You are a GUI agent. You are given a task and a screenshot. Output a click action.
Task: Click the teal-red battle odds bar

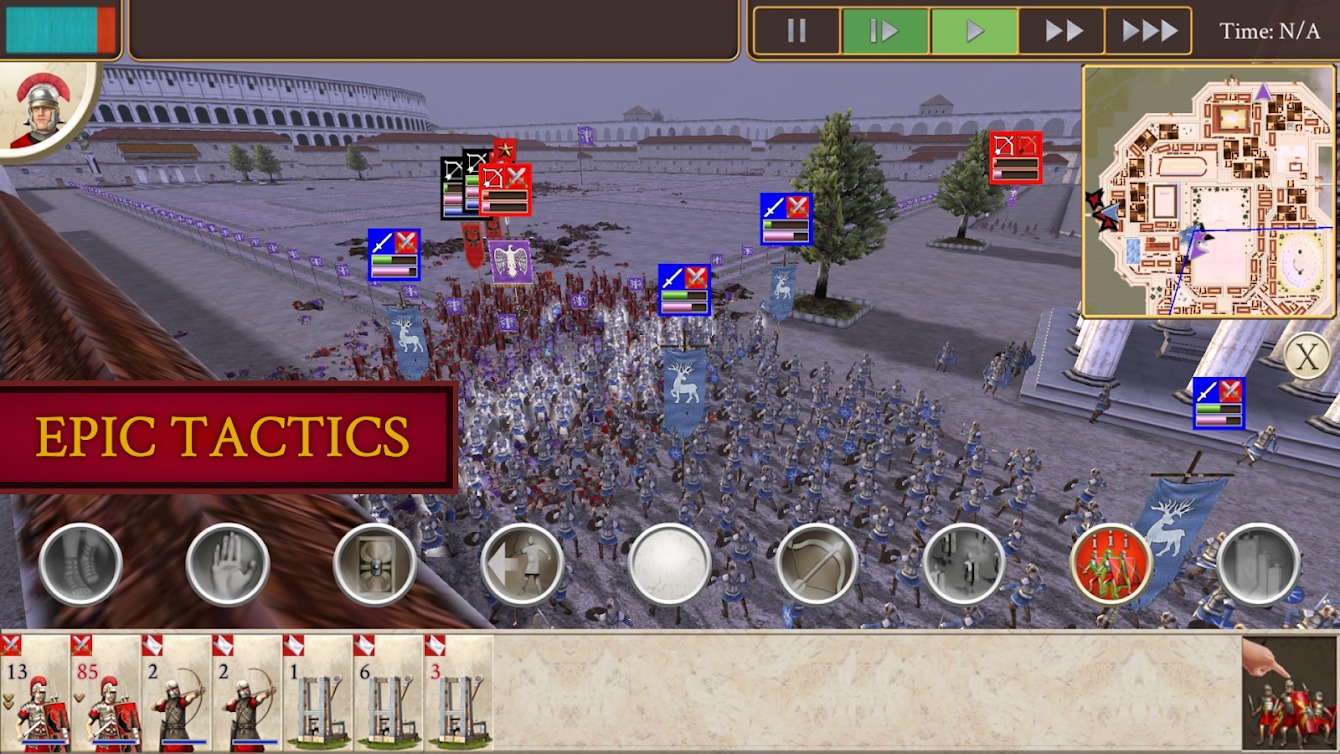click(60, 27)
